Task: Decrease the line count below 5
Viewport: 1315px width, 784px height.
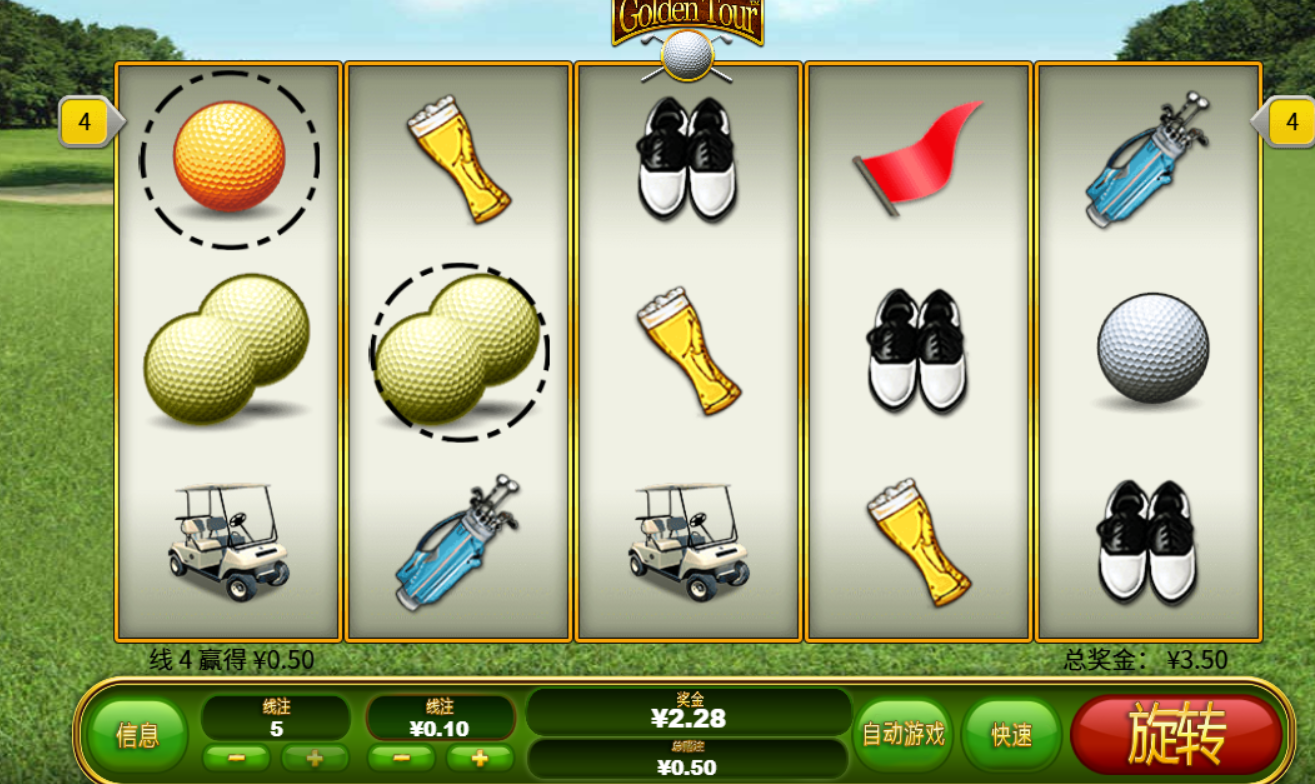Action: [x=236, y=758]
